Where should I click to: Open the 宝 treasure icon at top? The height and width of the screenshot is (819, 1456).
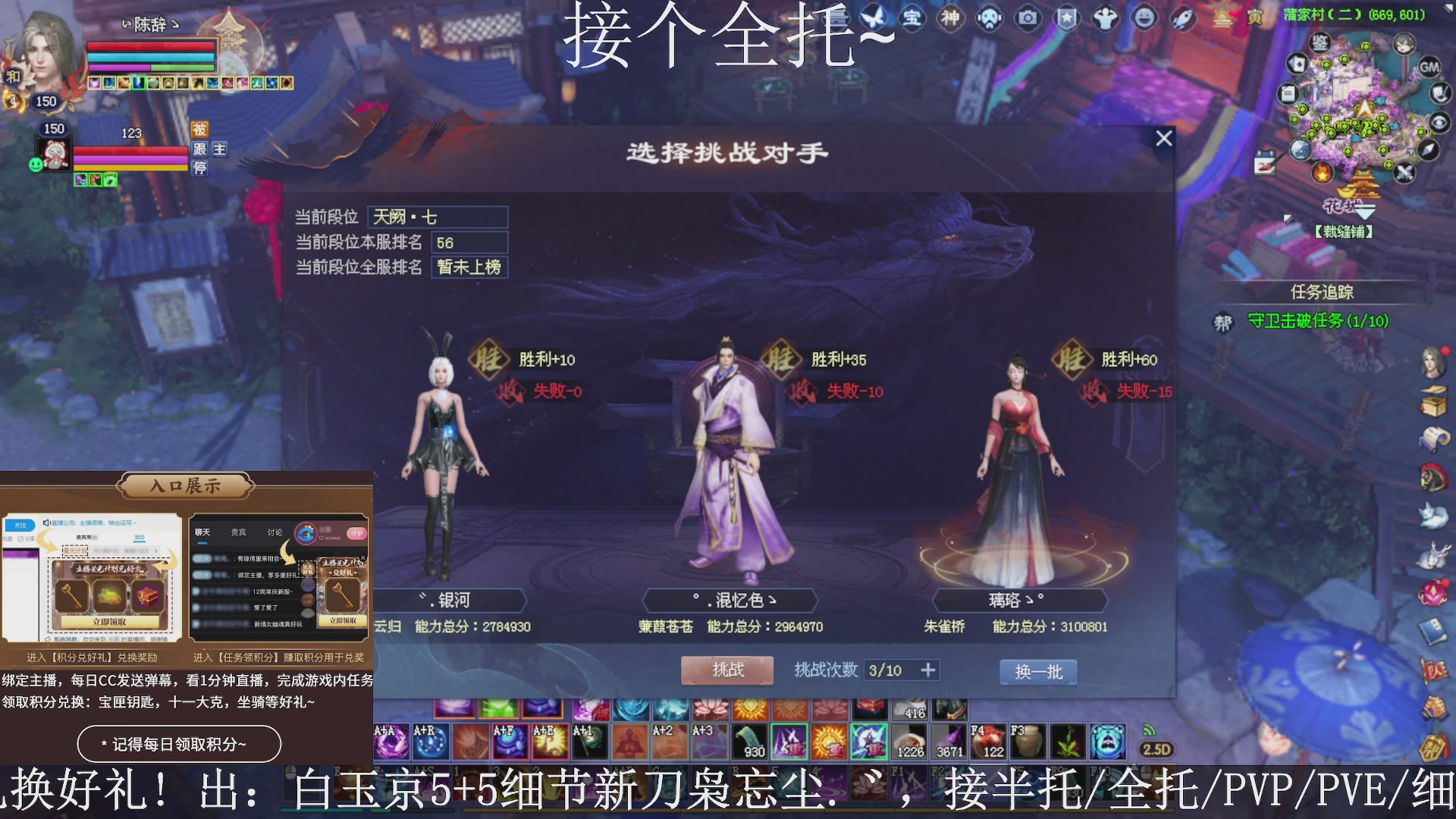pos(914,18)
